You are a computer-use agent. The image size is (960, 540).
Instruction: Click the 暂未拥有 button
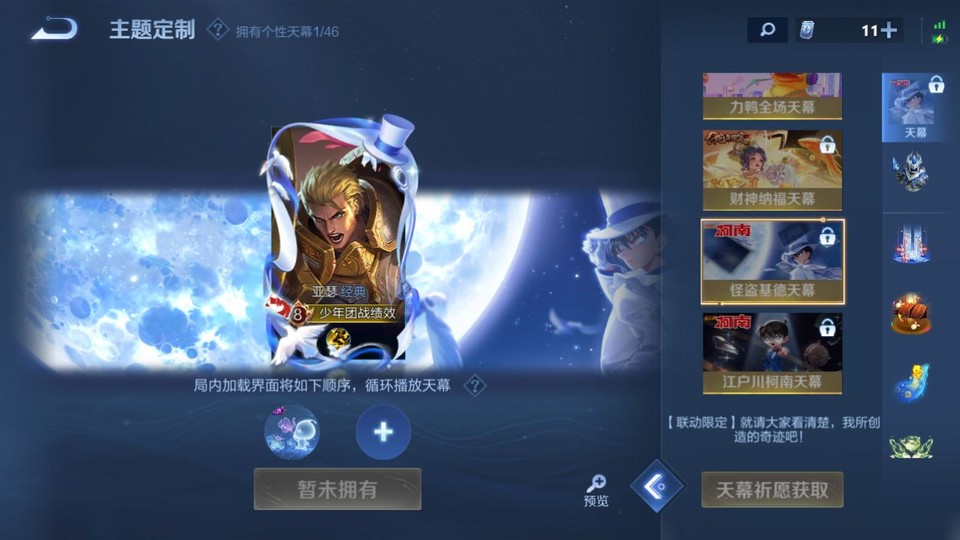(337, 489)
